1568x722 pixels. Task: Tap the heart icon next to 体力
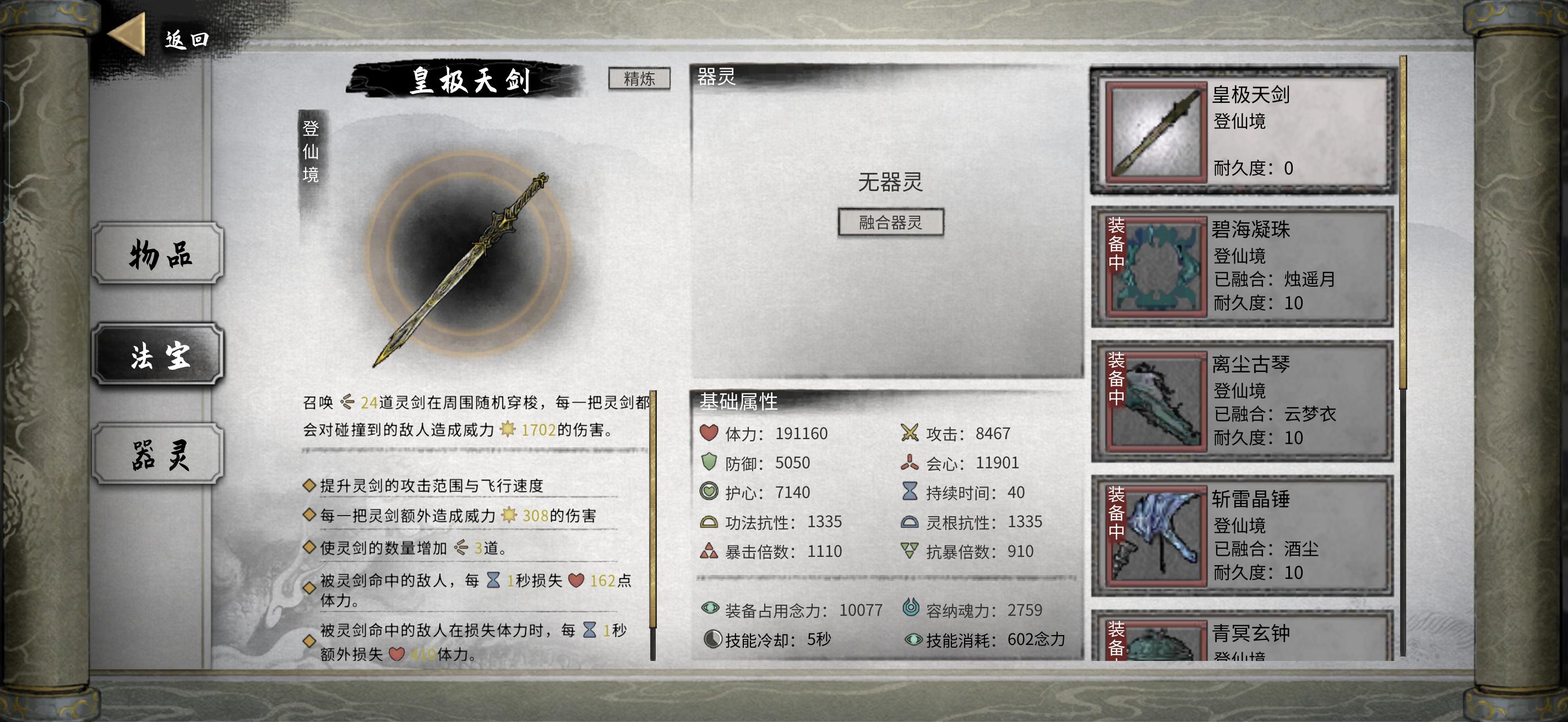click(x=710, y=433)
